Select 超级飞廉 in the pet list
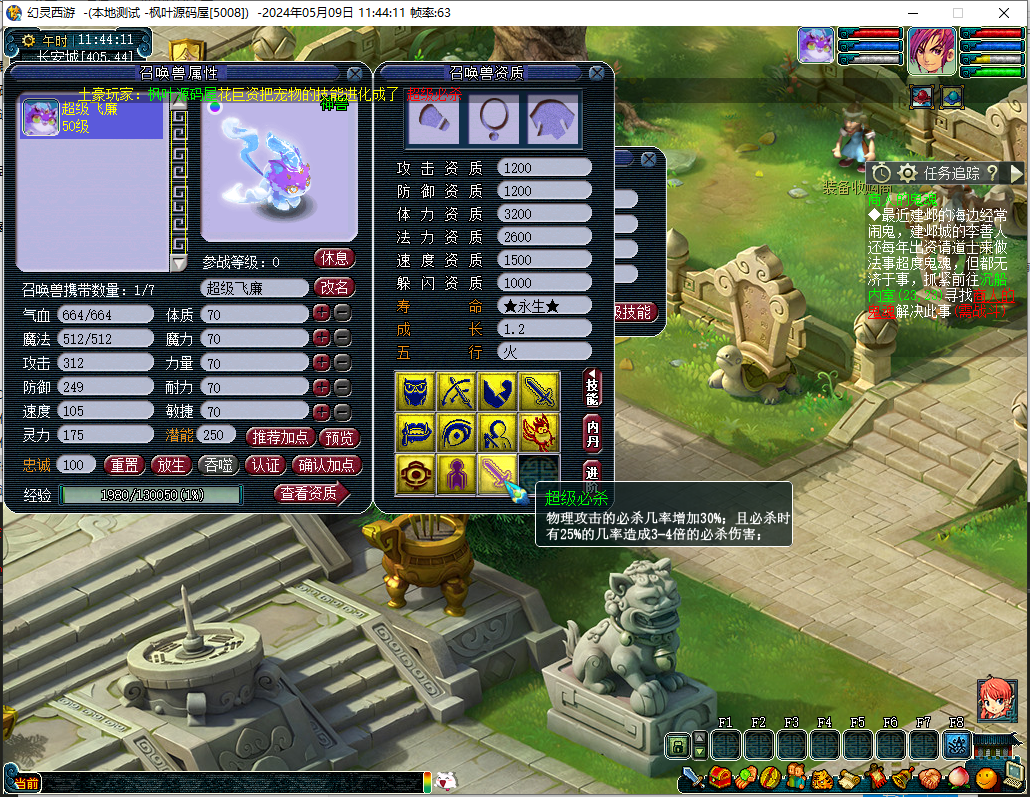1030x797 pixels. click(x=90, y=118)
